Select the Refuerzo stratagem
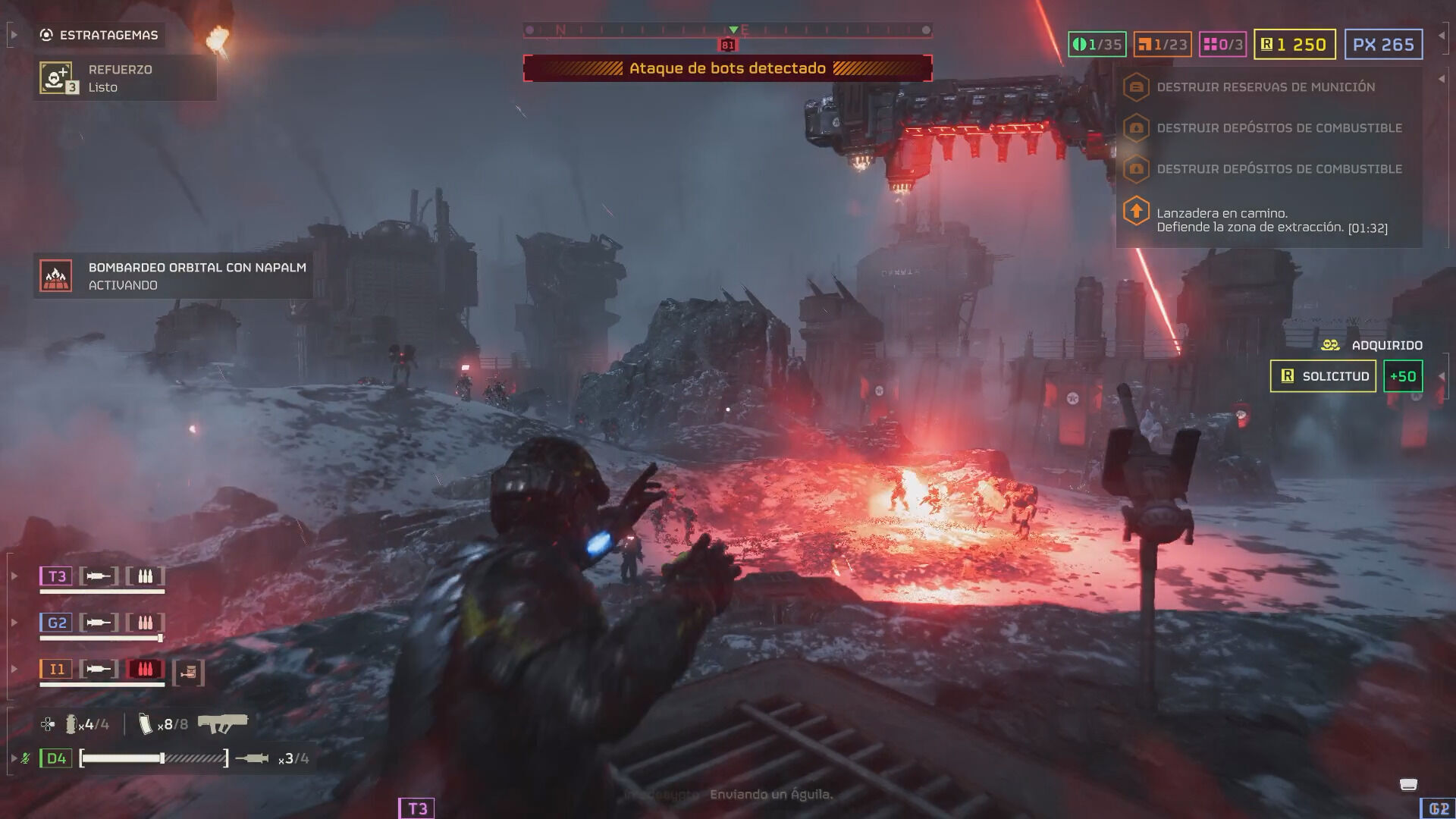Screen dimensions: 1456x819 click(x=121, y=78)
